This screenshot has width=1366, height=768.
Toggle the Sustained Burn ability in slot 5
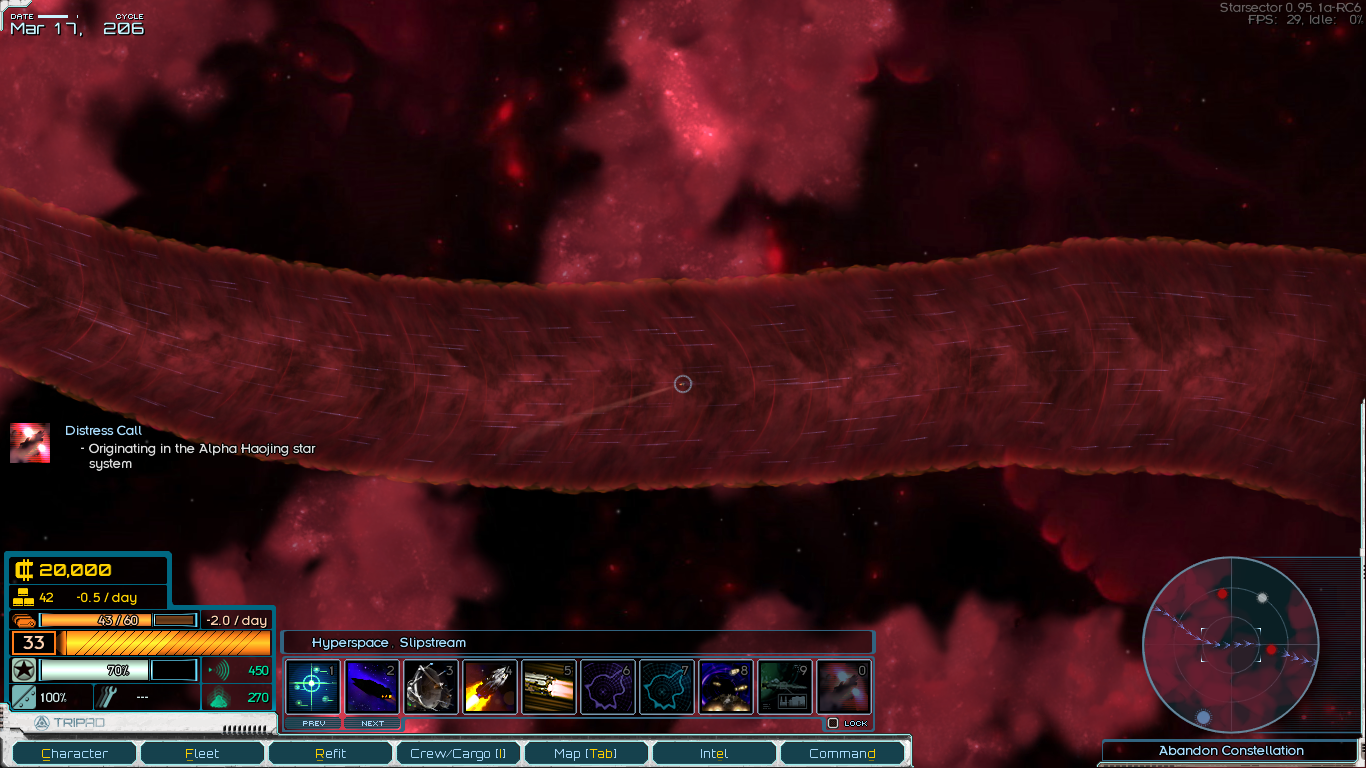(549, 686)
